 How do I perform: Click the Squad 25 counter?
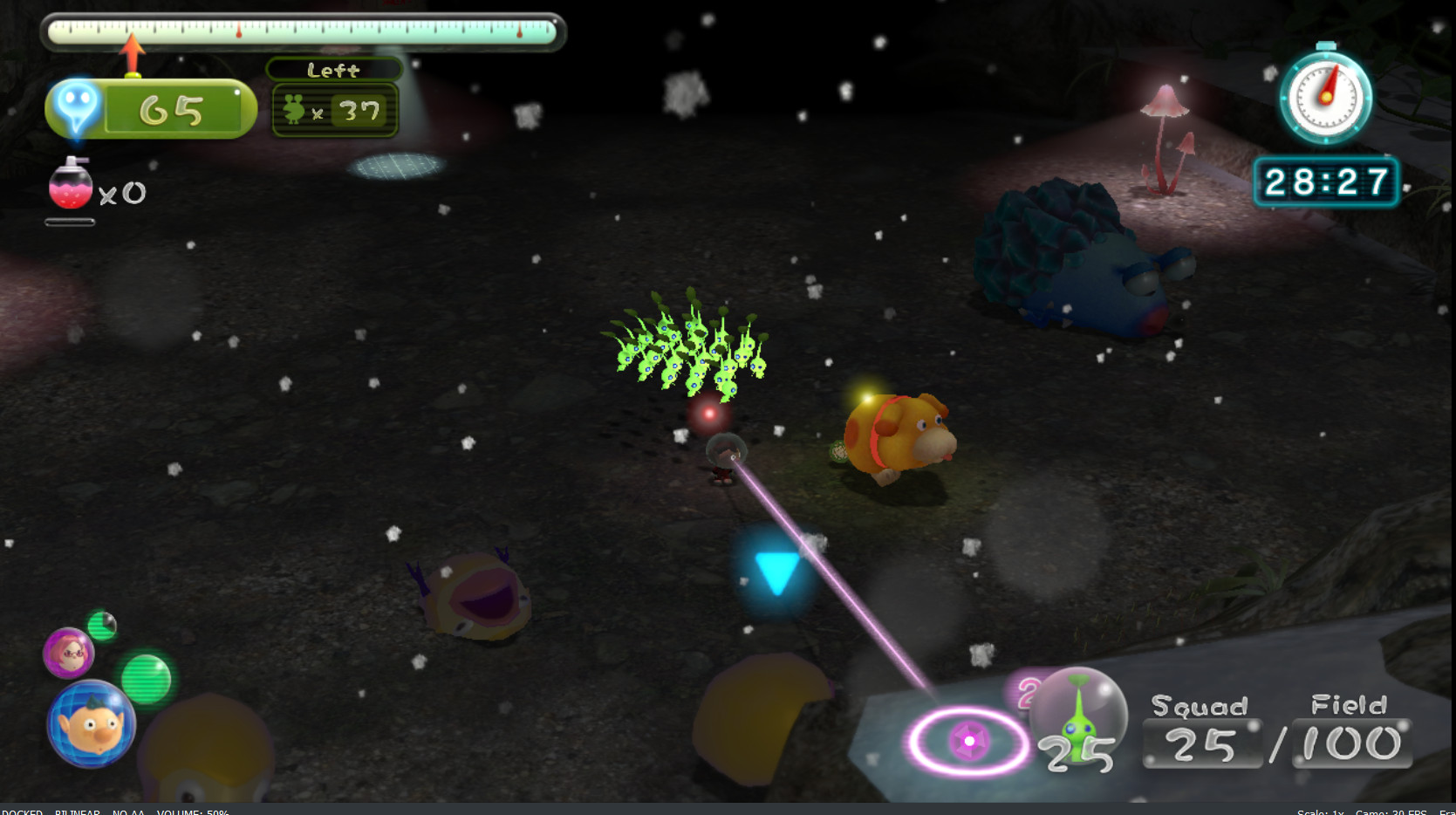(1201, 743)
